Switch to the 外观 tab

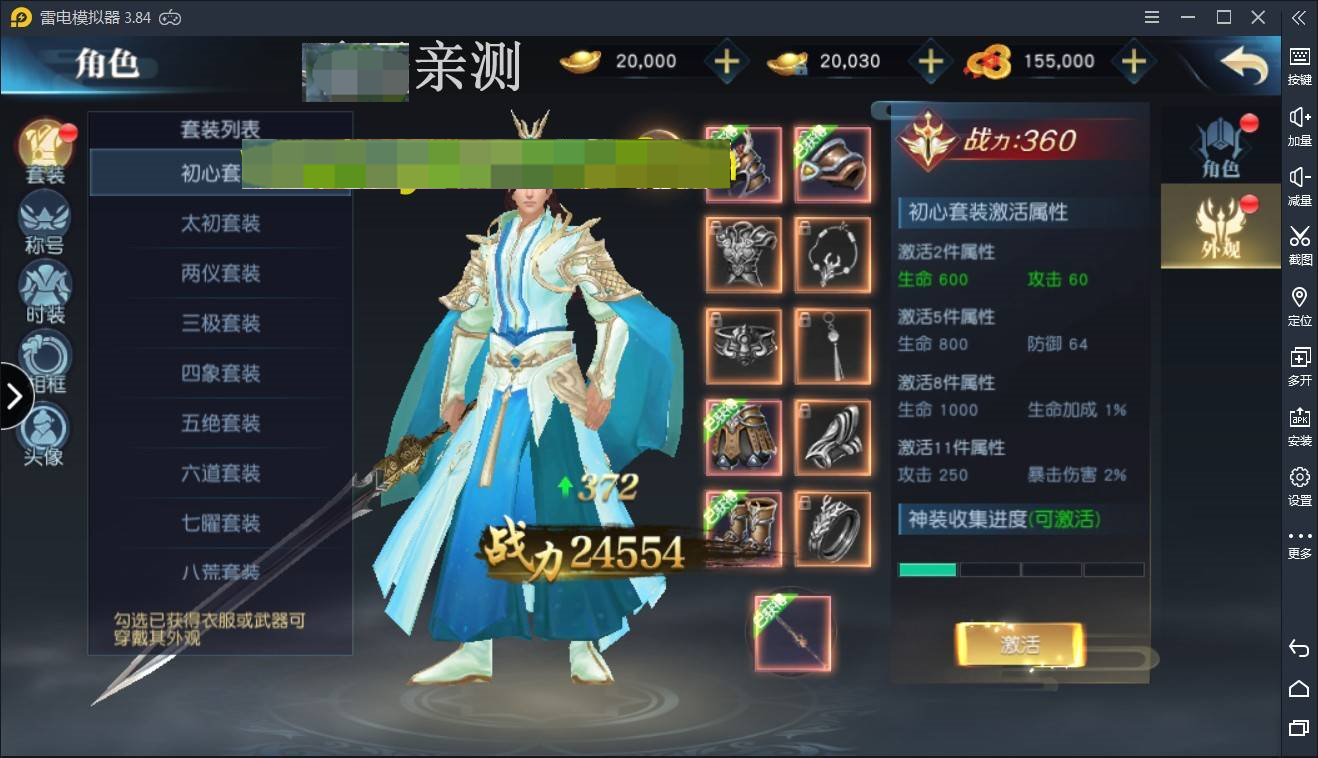[x=1220, y=225]
